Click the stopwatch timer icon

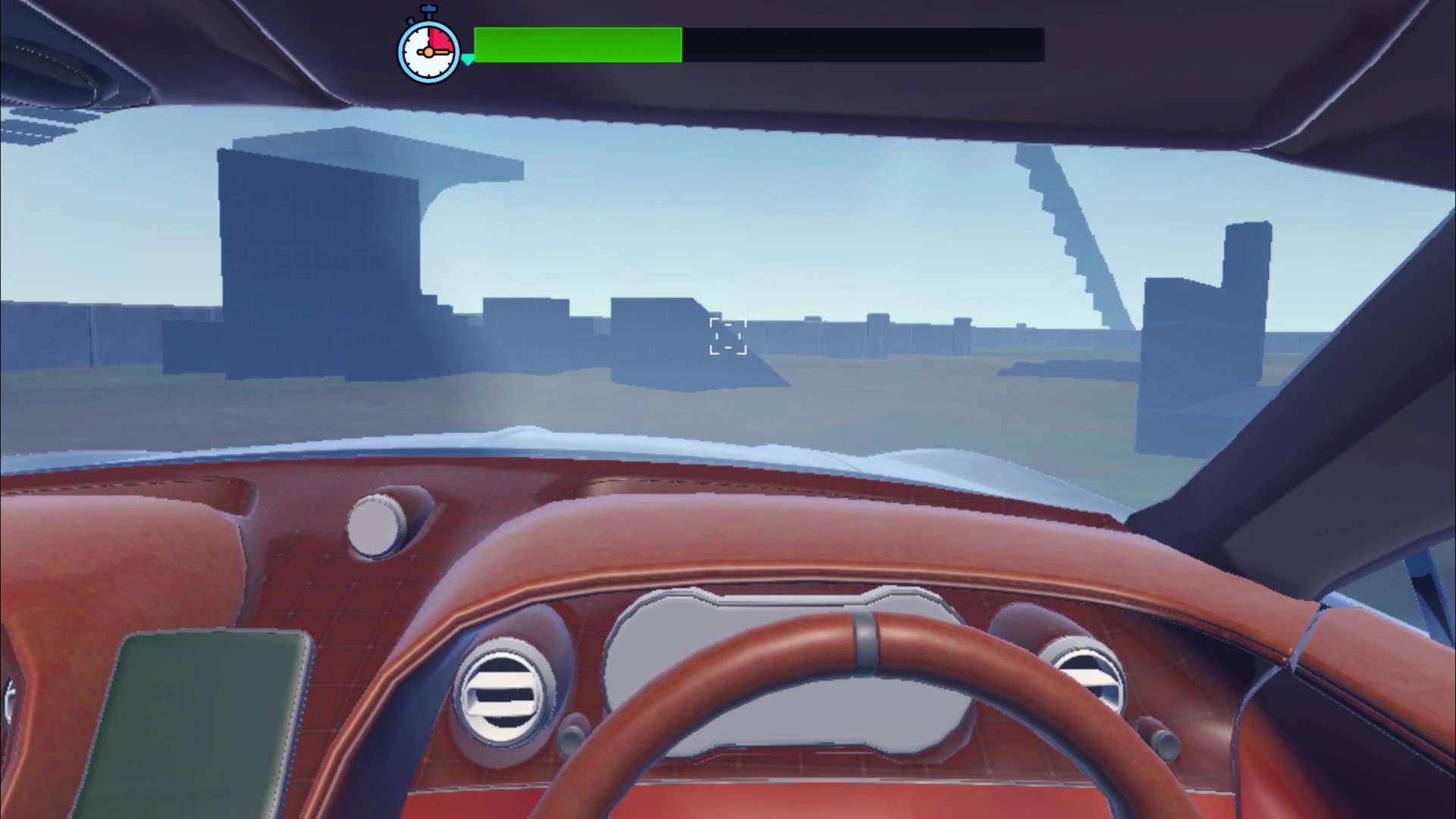tap(428, 51)
